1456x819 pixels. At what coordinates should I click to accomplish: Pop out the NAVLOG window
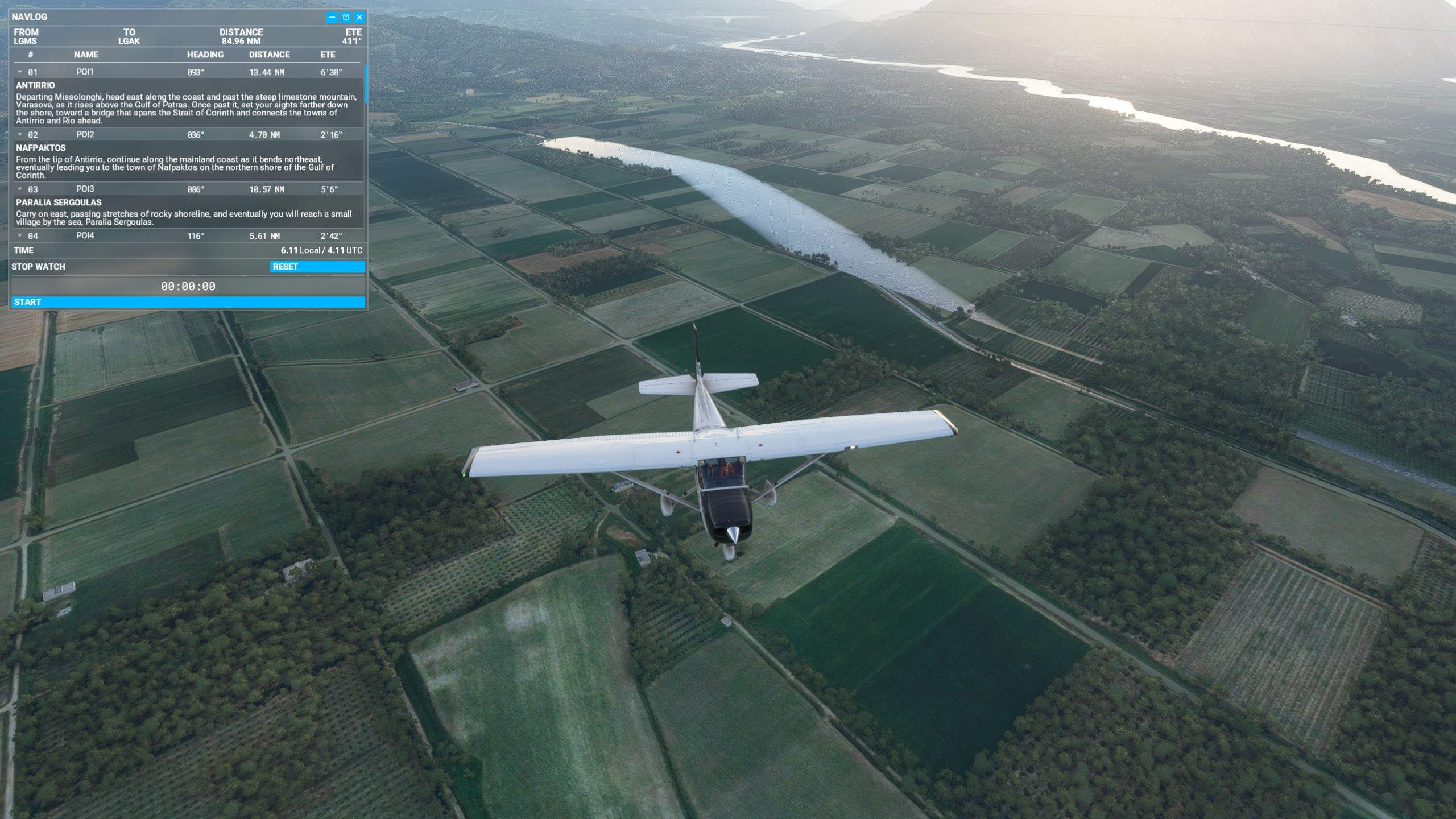[345, 18]
